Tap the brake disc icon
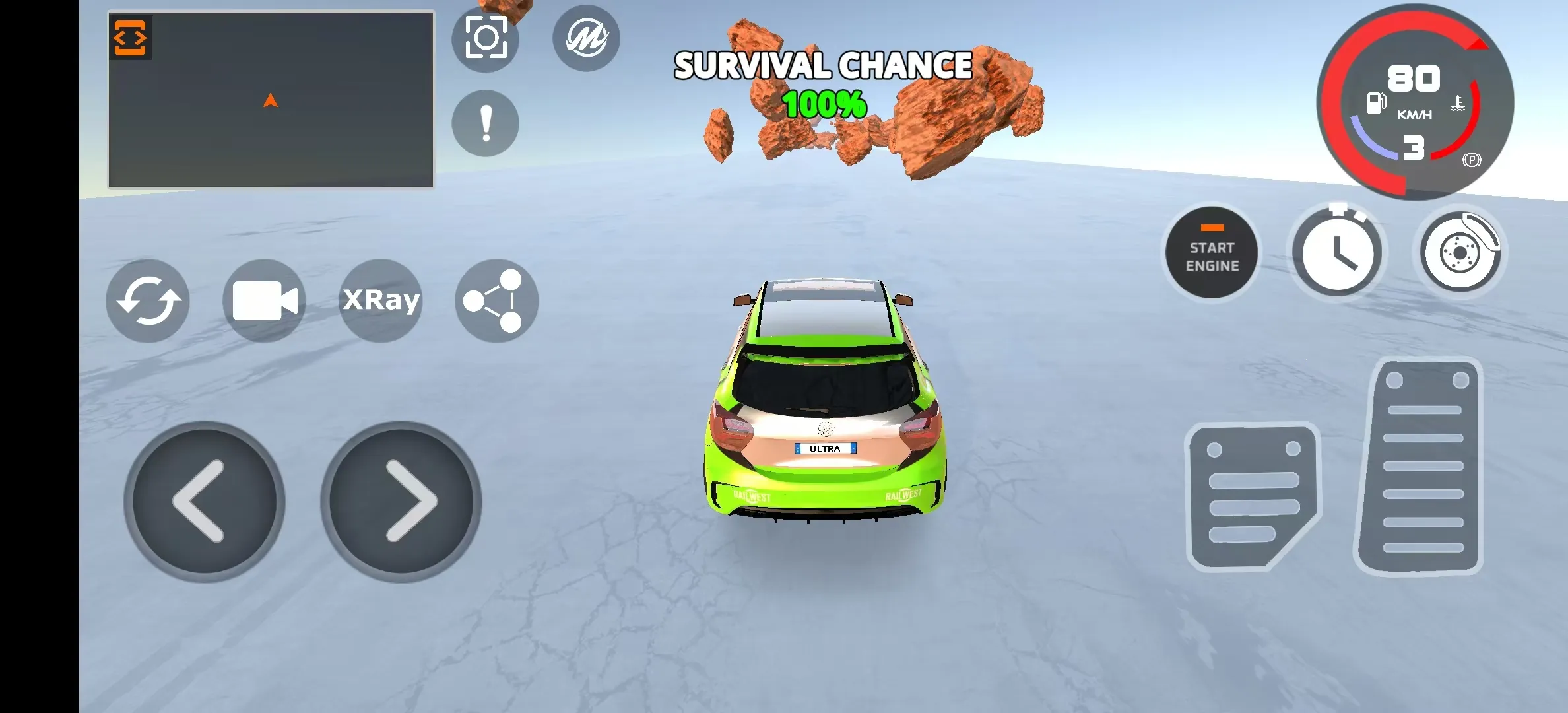Screen dimensions: 1568x713 click(1458, 253)
